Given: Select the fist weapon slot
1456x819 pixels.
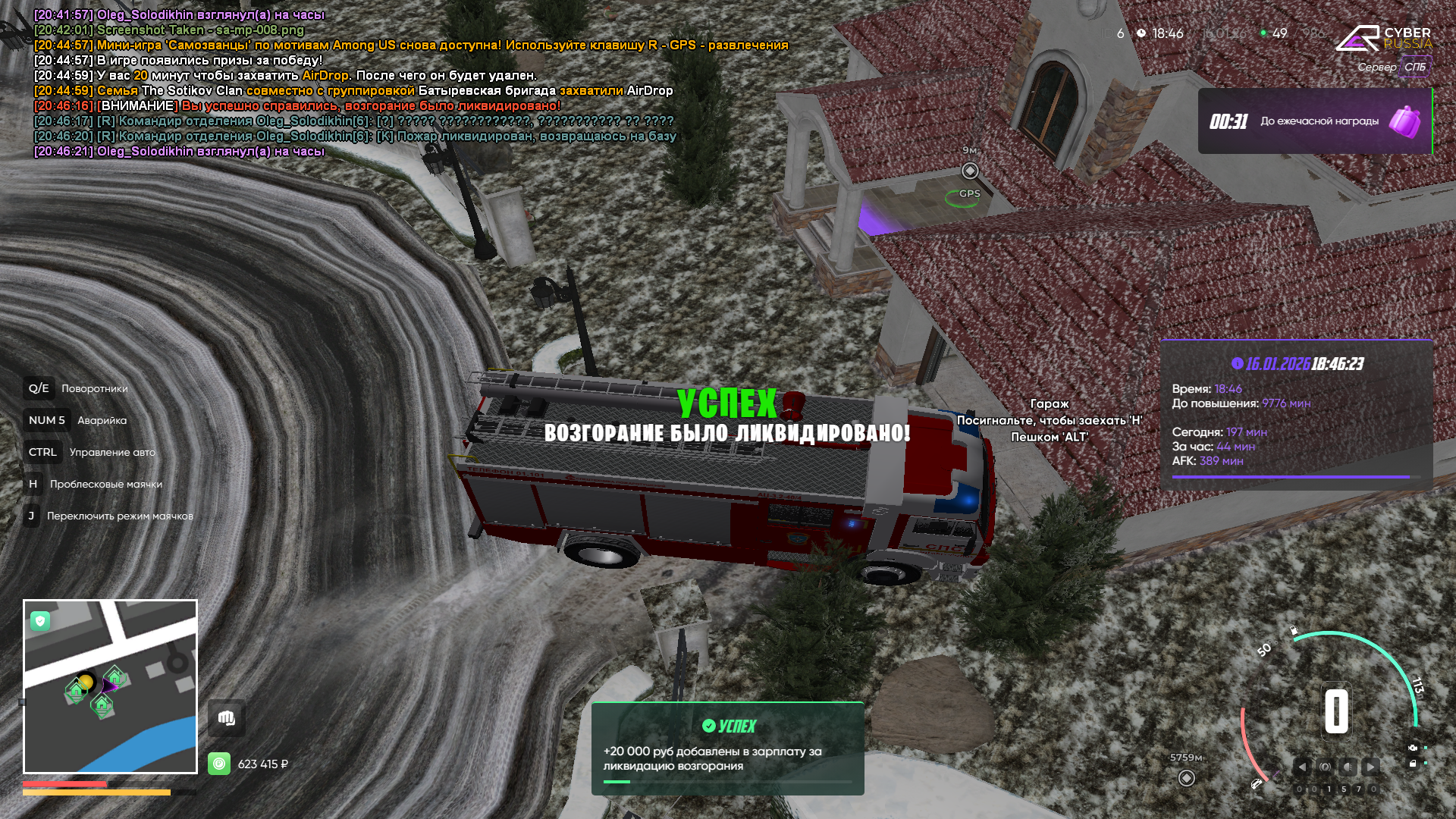Looking at the screenshot, I should (x=226, y=718).
